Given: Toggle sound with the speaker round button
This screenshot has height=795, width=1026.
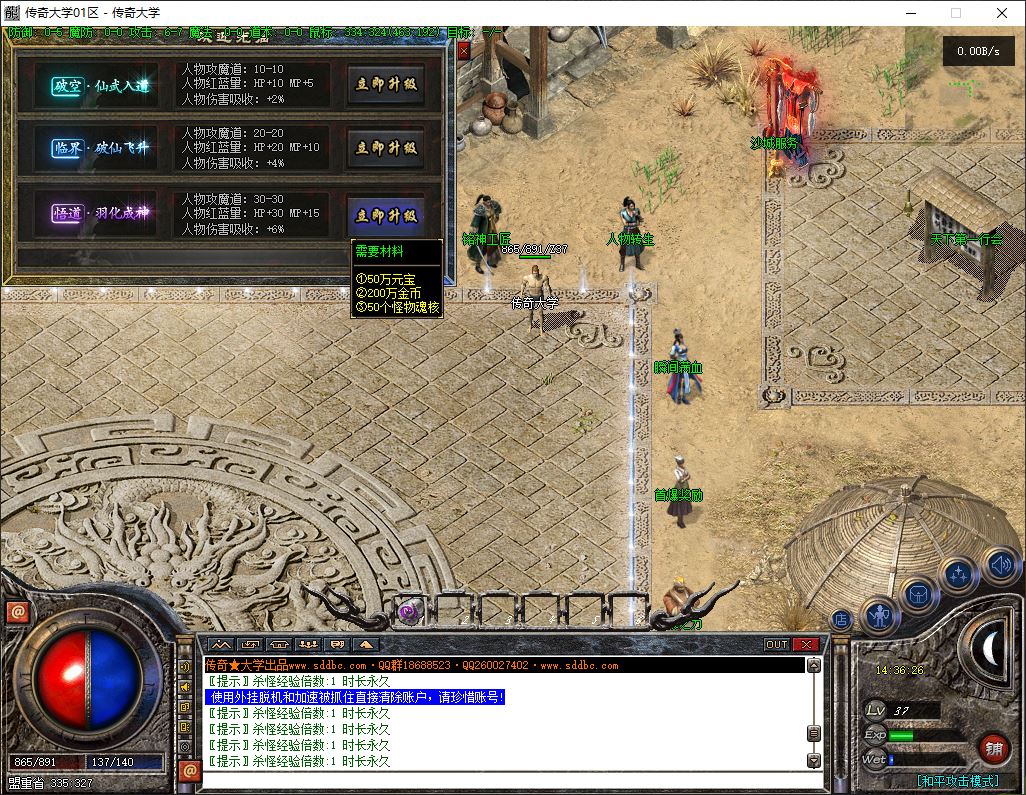Looking at the screenshot, I should tap(999, 565).
